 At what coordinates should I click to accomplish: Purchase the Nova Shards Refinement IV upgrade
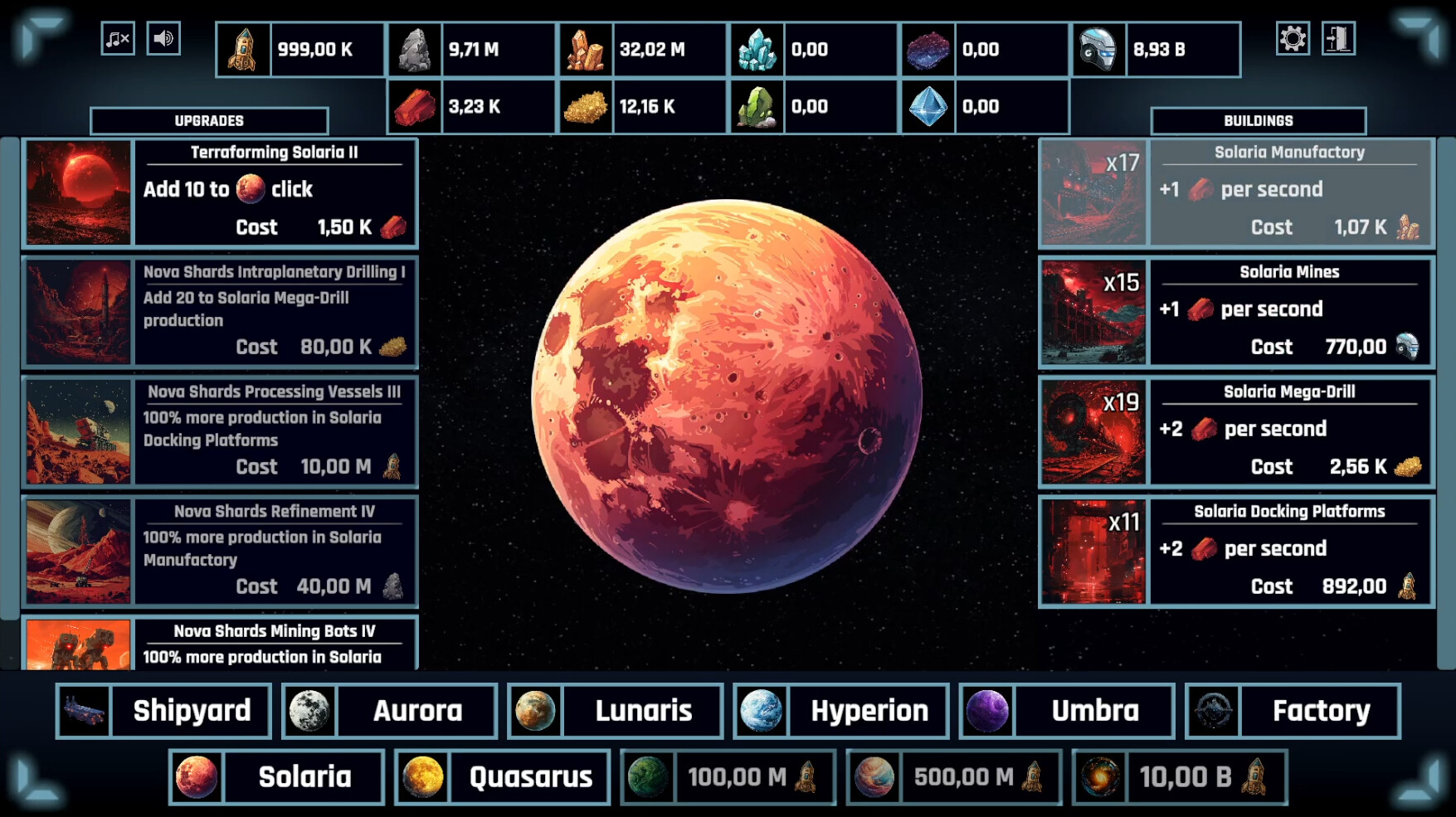click(220, 550)
